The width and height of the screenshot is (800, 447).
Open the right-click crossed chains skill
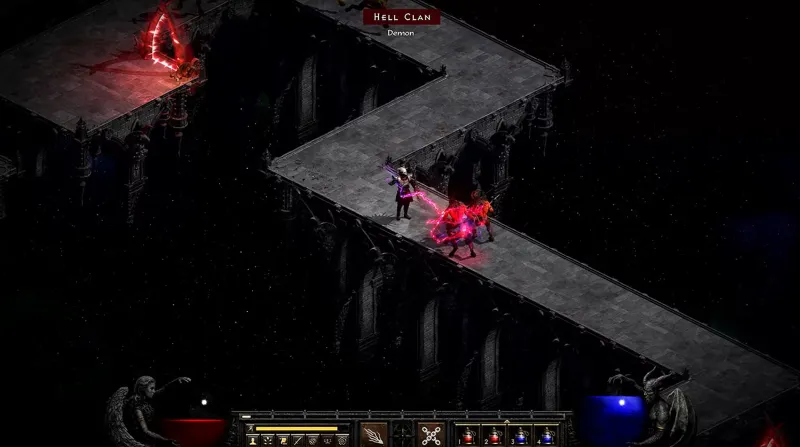[x=431, y=434]
